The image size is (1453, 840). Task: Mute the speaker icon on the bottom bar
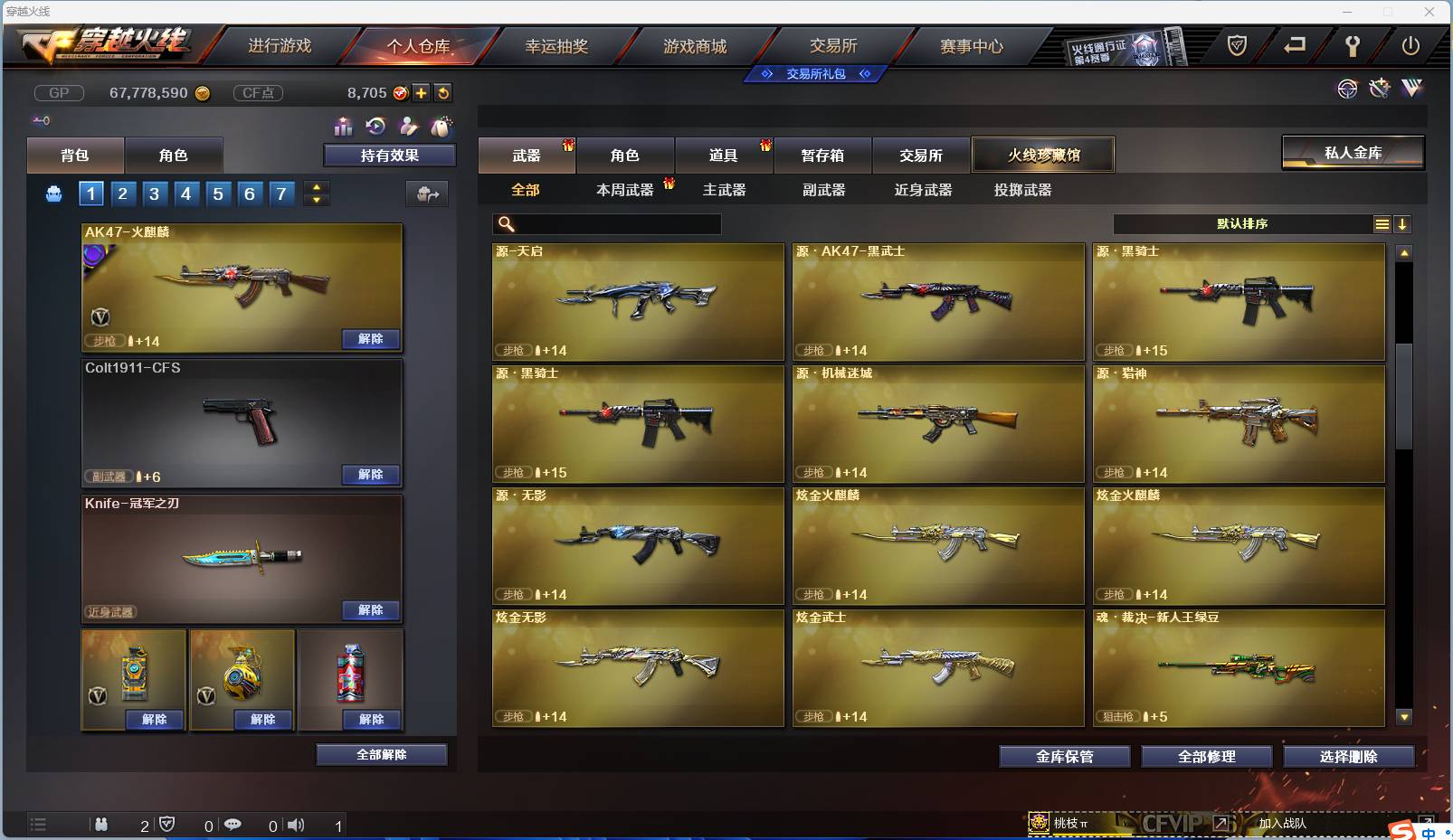click(x=296, y=825)
